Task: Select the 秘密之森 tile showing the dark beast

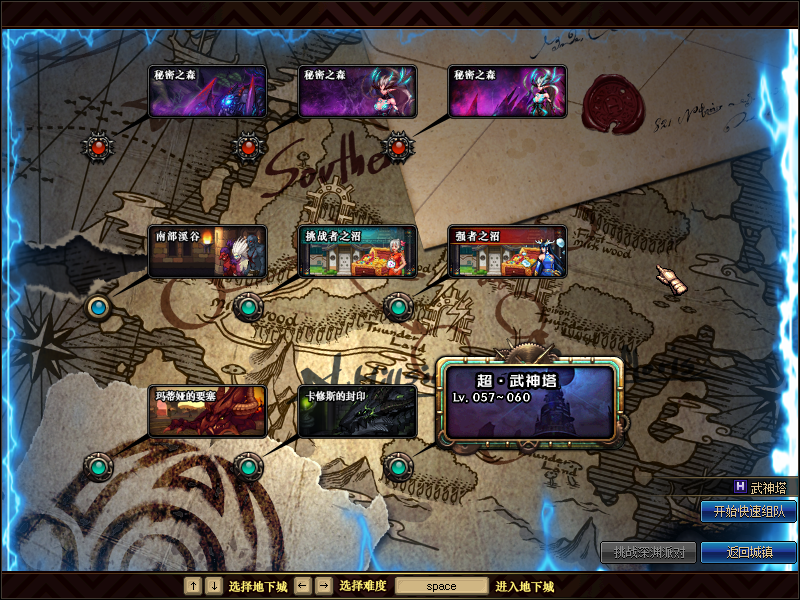Action: [x=208, y=92]
